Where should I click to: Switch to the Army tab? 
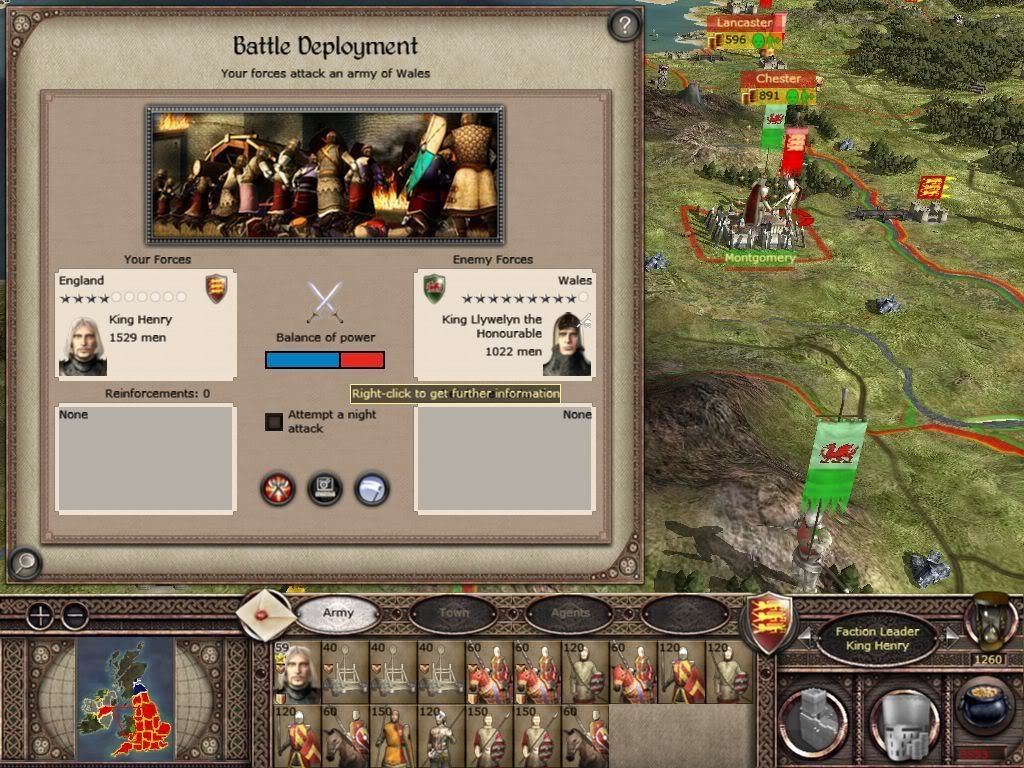pyautogui.click(x=338, y=613)
